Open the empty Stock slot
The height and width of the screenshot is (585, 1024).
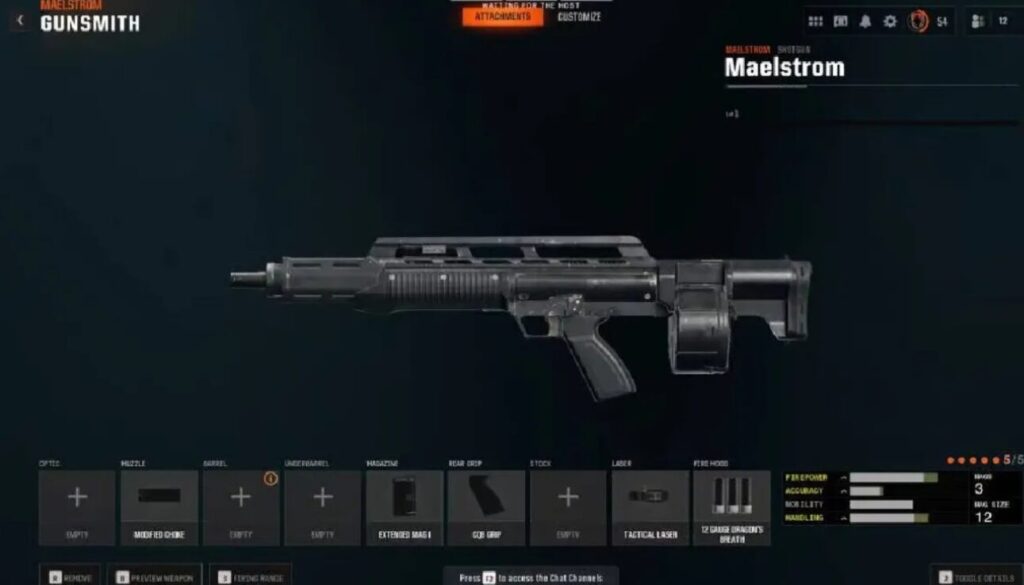(x=568, y=507)
